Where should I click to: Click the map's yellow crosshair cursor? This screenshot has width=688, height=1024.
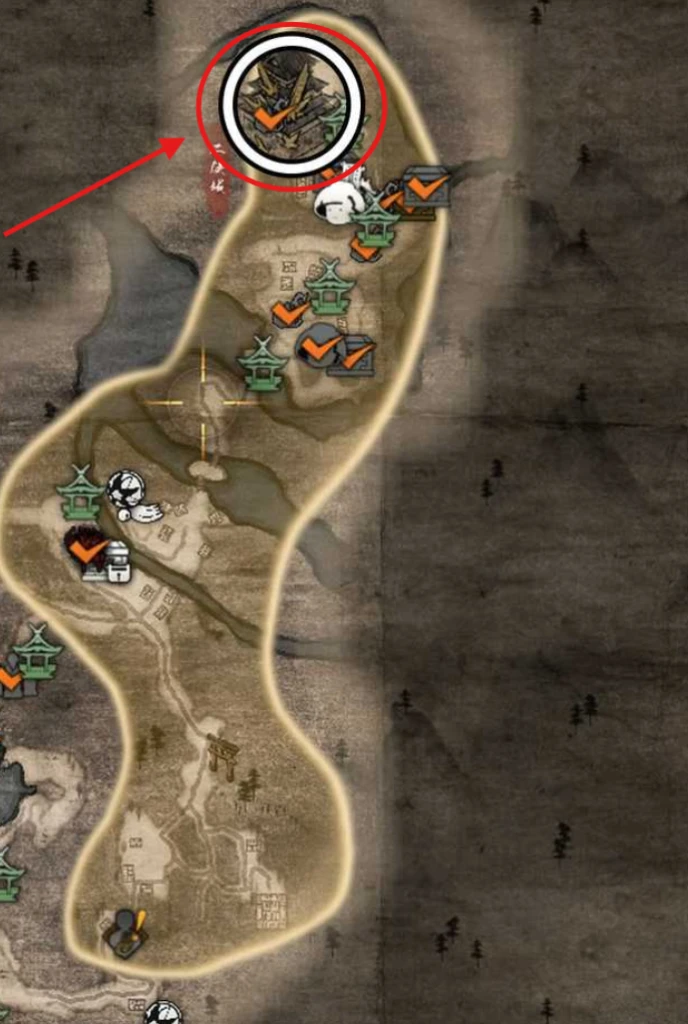[x=204, y=401]
